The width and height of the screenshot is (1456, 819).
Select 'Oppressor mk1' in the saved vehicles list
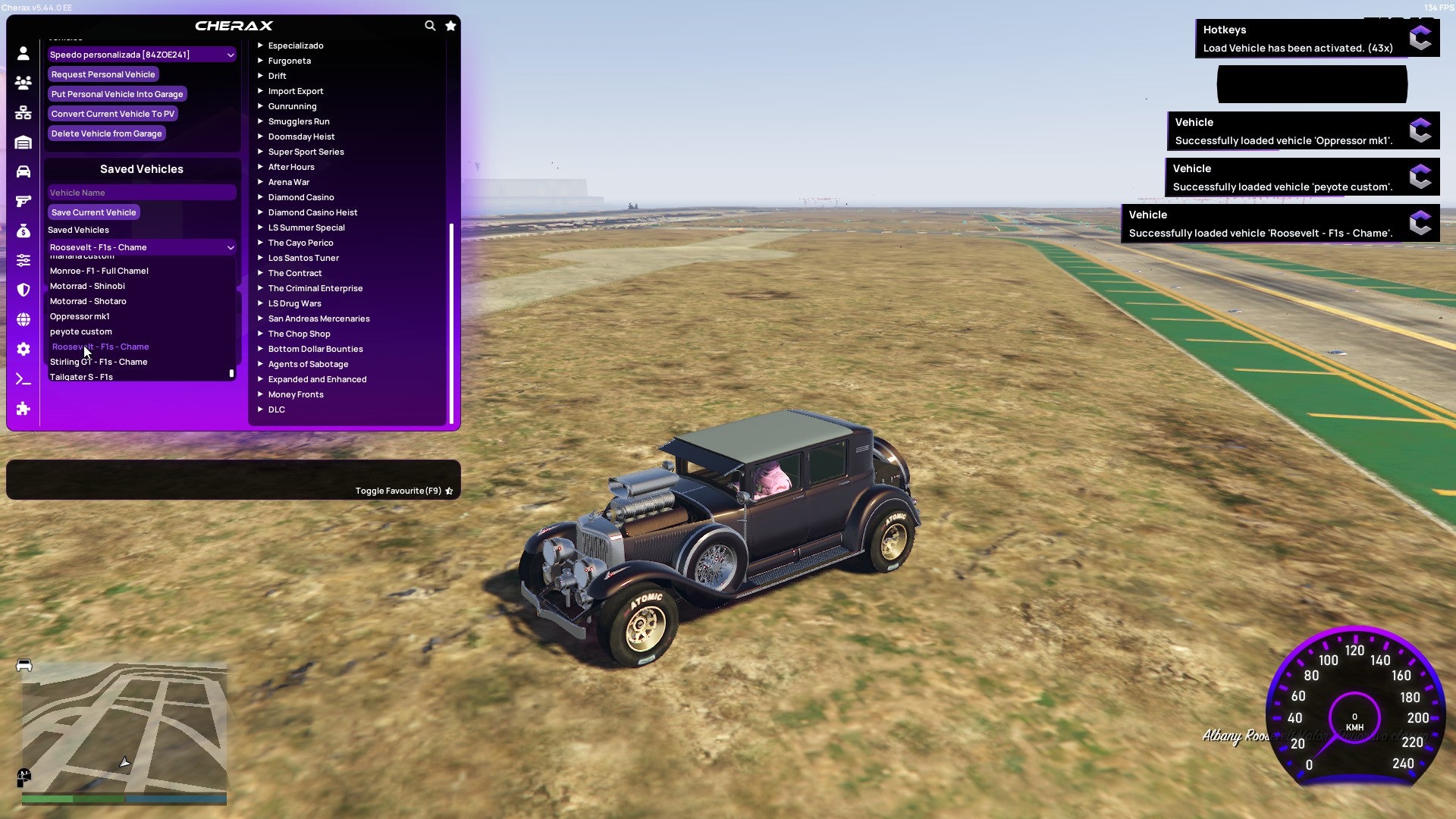tap(80, 316)
